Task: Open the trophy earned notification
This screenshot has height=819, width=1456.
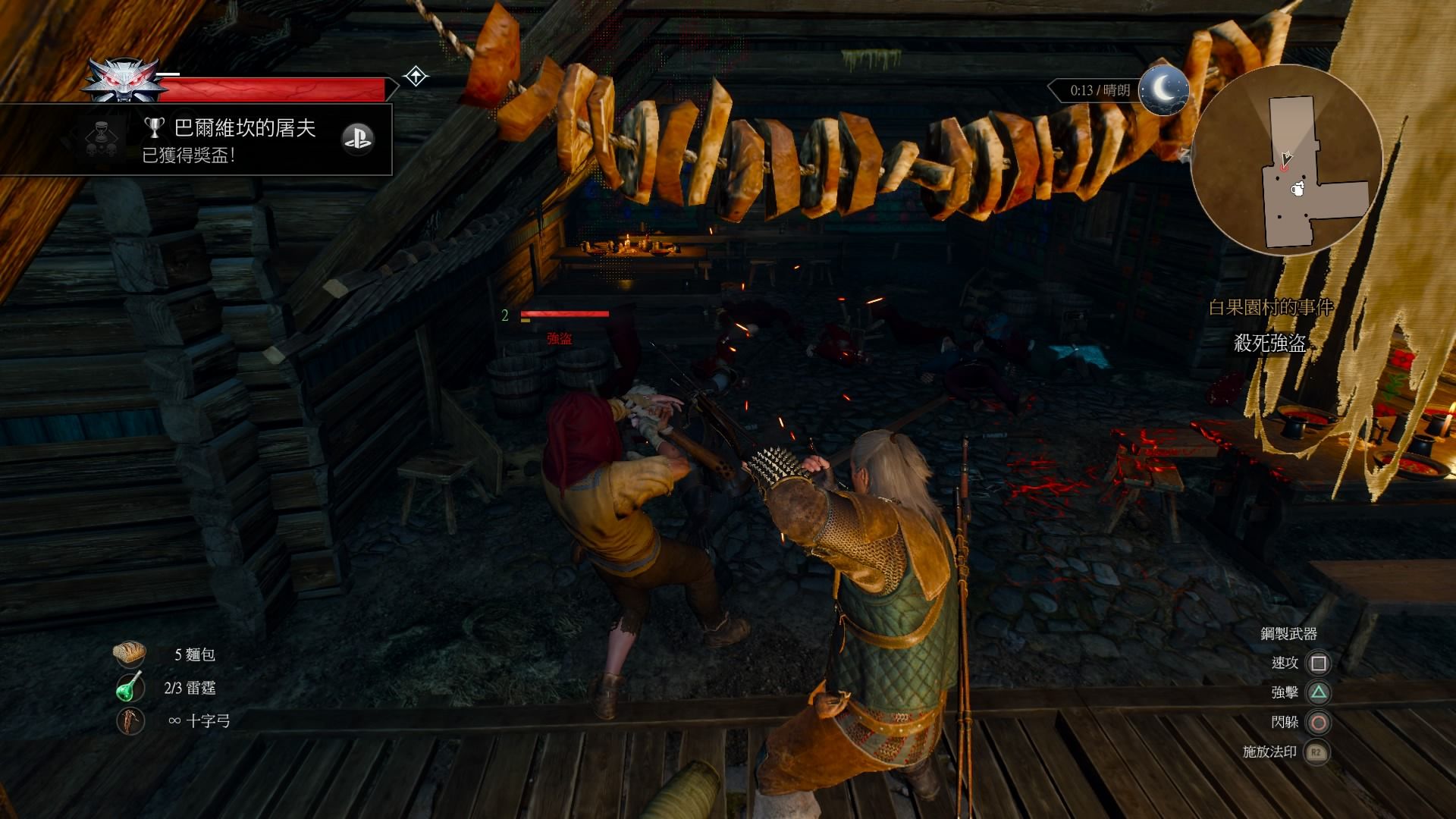Action: [227, 140]
